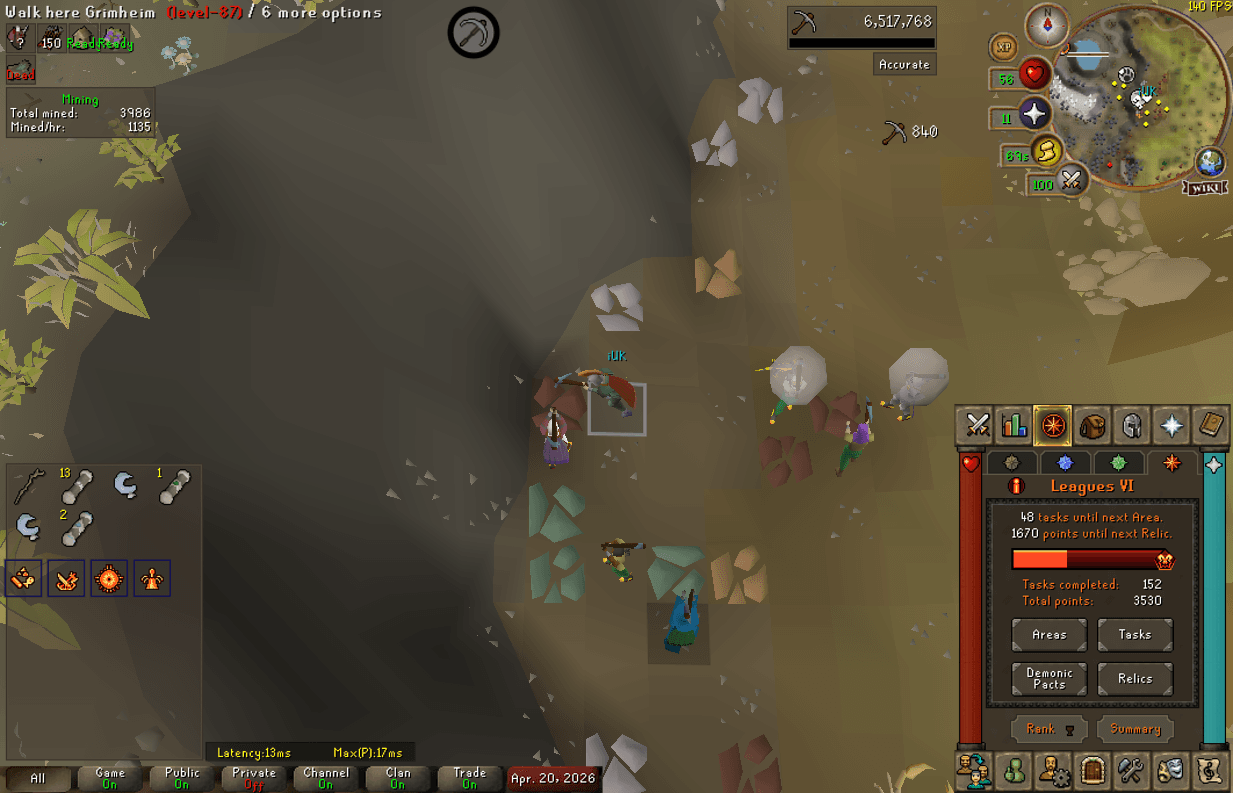
Task: Open the Worn Equipment helmet tab
Action: pos(1132,426)
